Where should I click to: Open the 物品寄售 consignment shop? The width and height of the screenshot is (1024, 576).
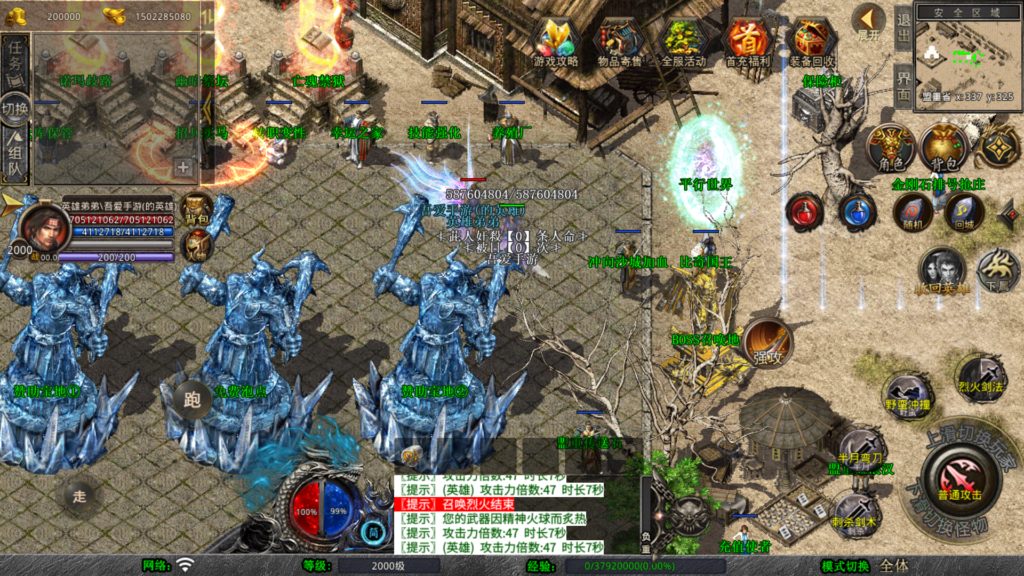point(621,40)
